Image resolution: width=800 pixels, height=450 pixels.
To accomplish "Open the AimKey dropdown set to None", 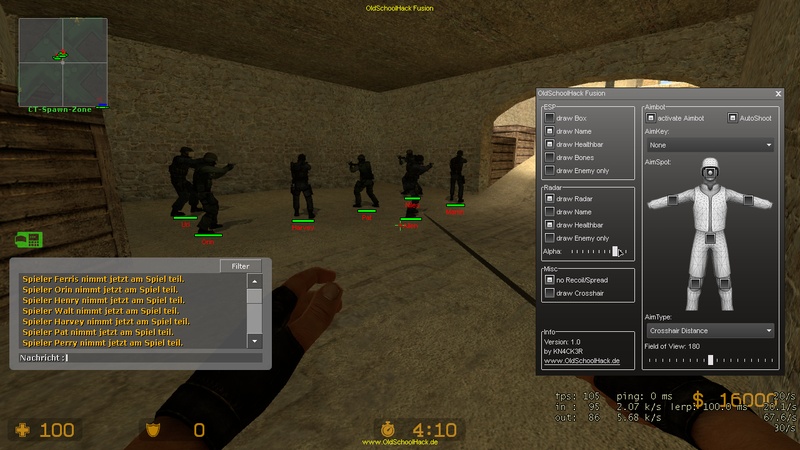I will (709, 145).
